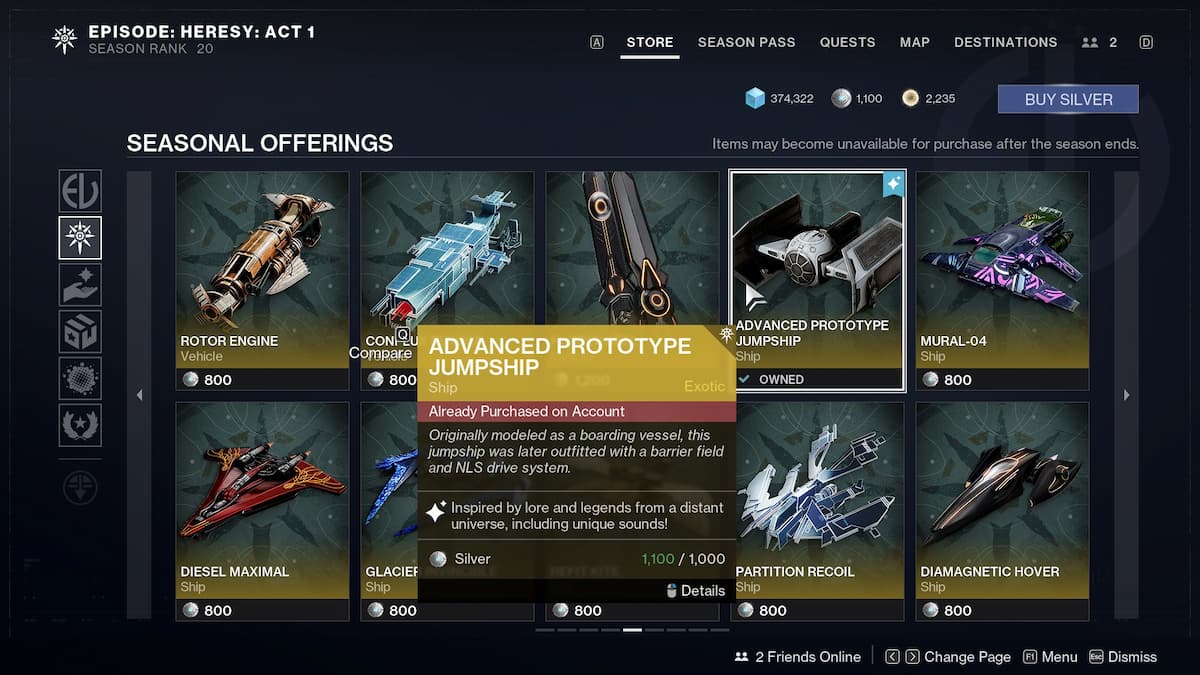Choose the Mural-04 ship offering
The height and width of the screenshot is (675, 1200).
(x=1002, y=280)
